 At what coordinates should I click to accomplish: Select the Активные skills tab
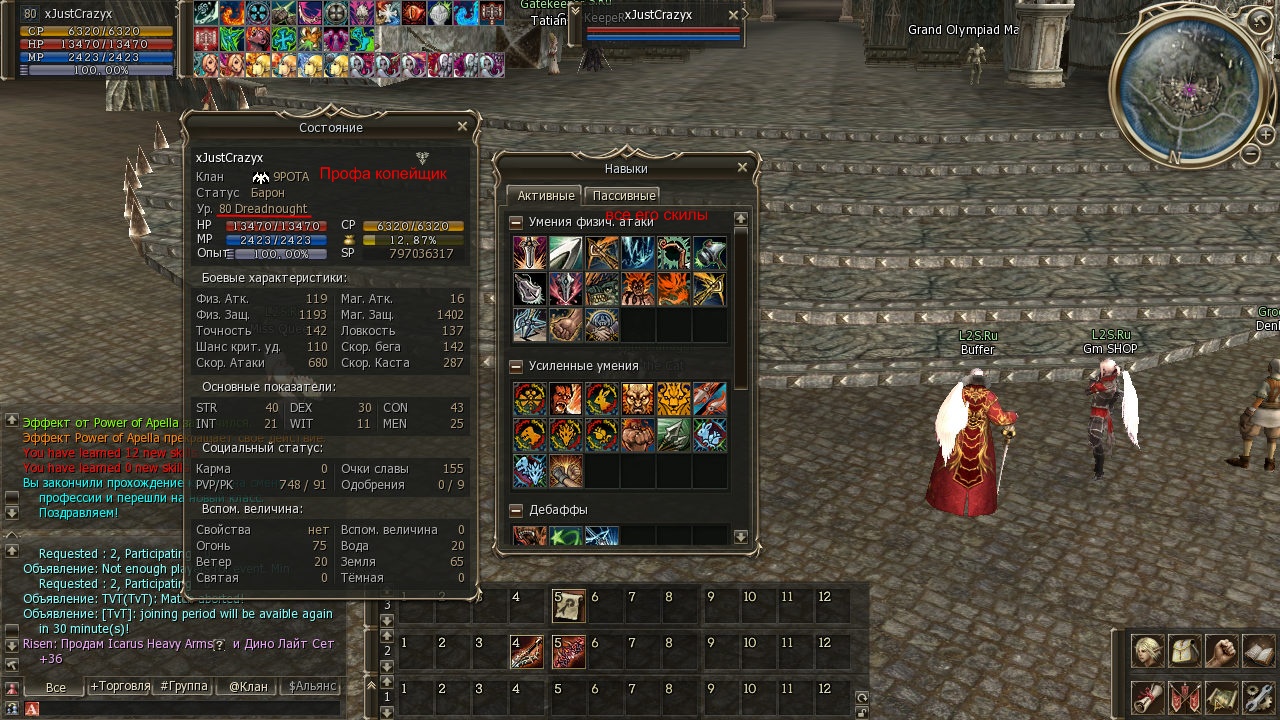(545, 196)
